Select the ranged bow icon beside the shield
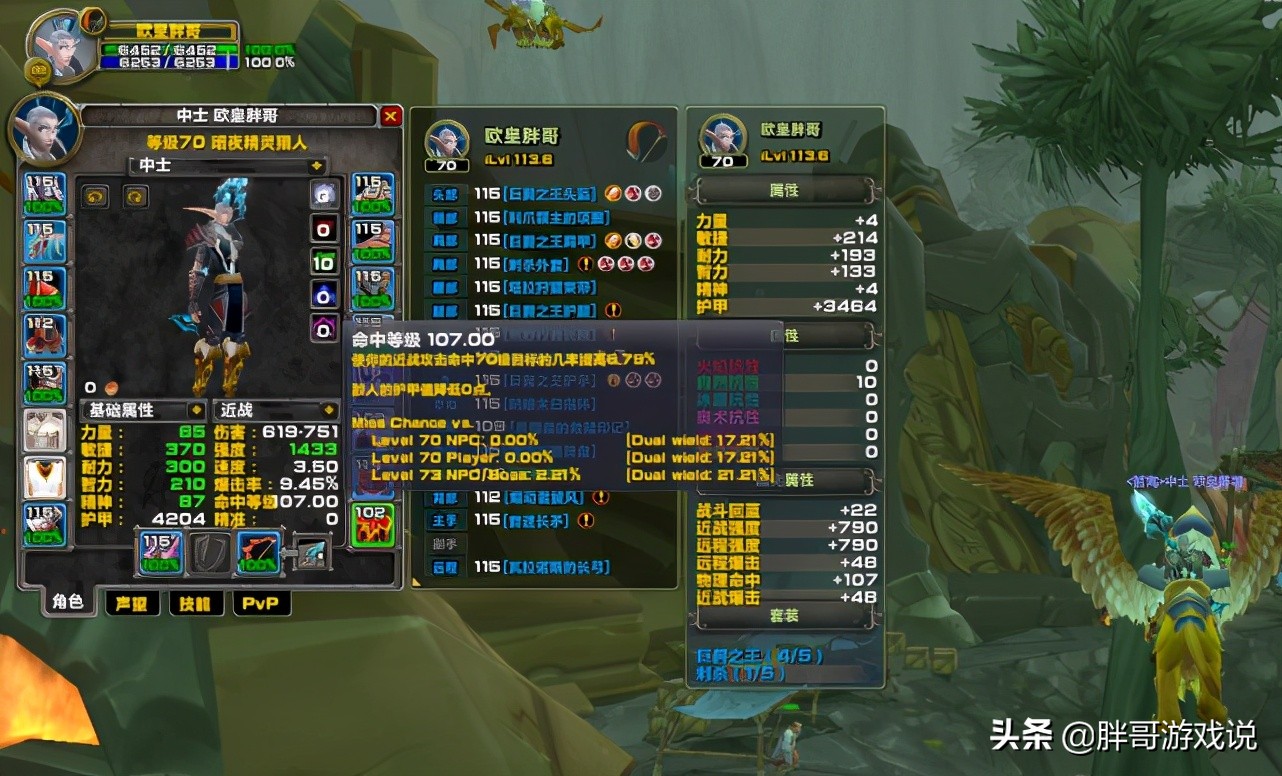The height and width of the screenshot is (776, 1282). (258, 553)
